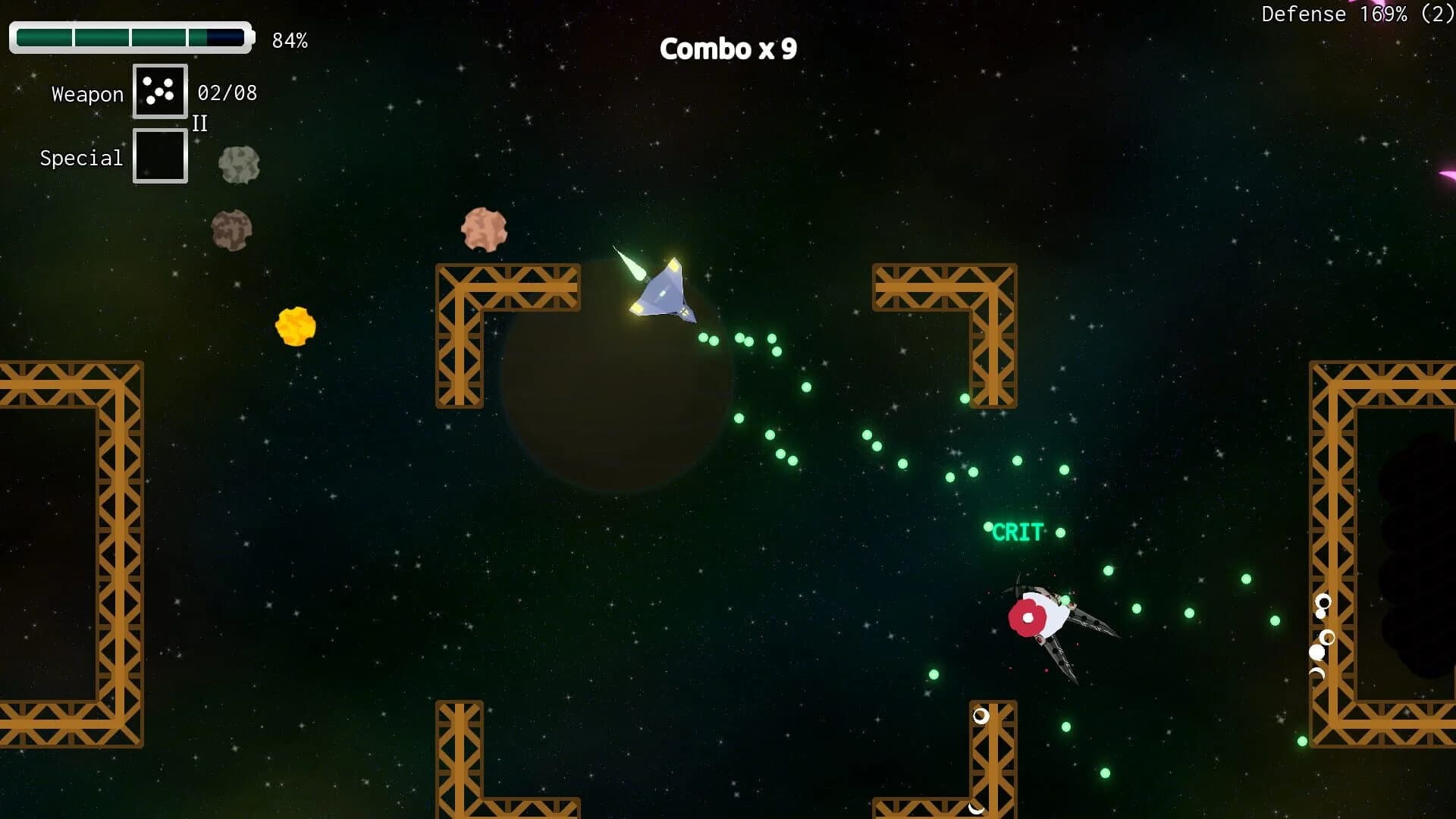Viewport: 1456px width, 819px height.
Task: Click the weapon level II indicator
Action: tap(200, 124)
